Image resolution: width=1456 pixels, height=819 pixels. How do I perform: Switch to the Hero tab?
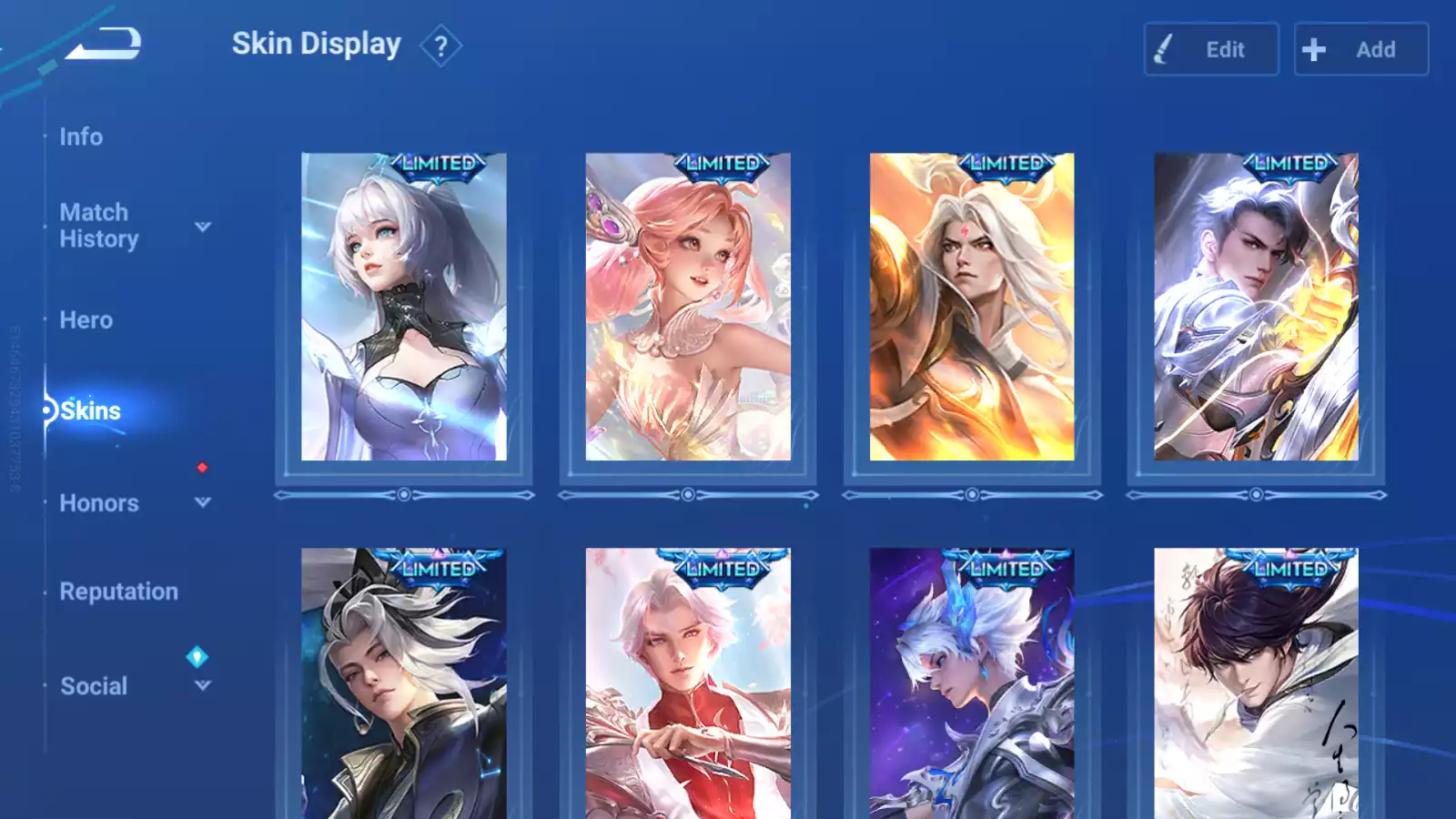click(x=86, y=320)
